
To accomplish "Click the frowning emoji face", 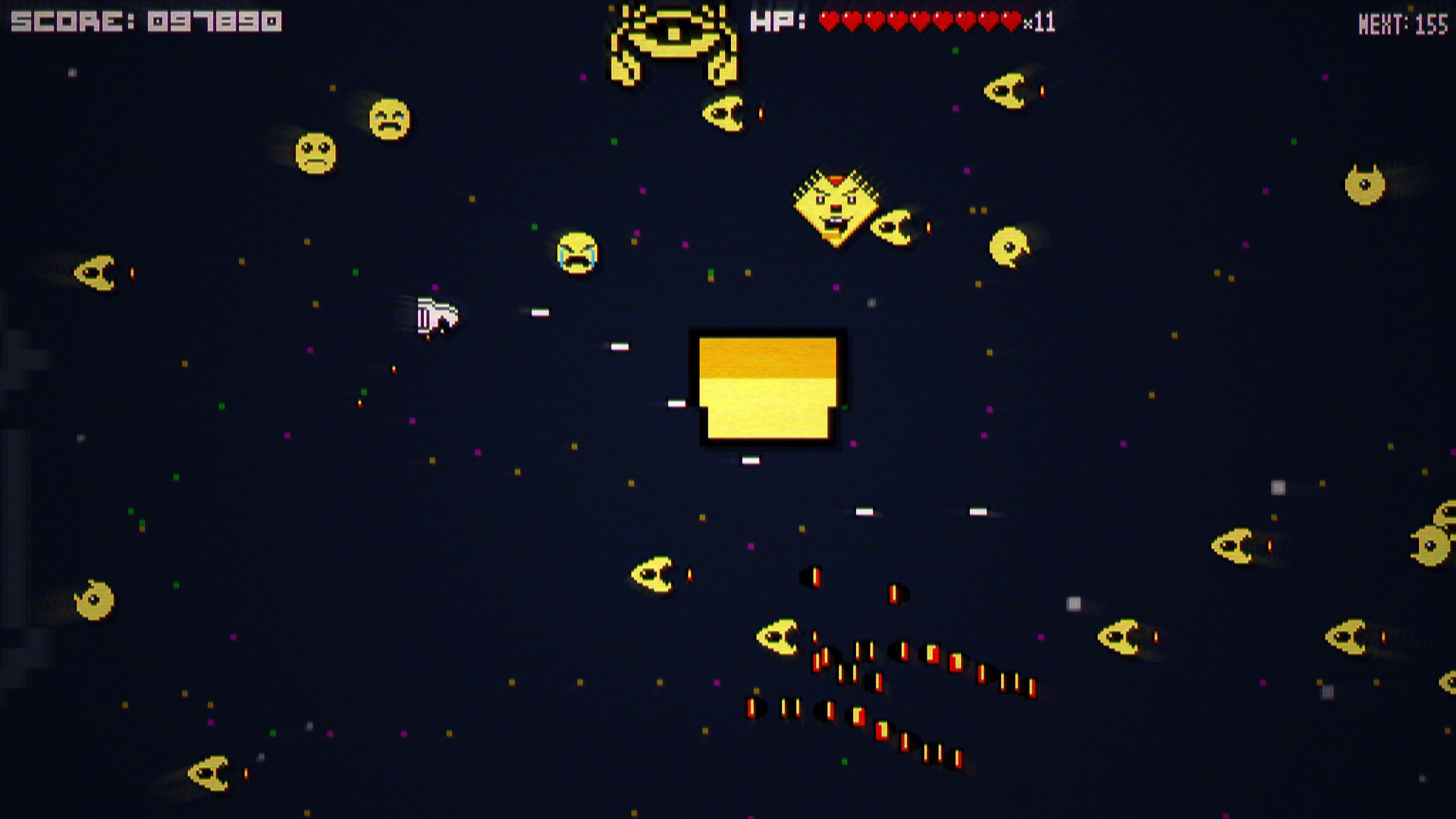I will tap(317, 150).
